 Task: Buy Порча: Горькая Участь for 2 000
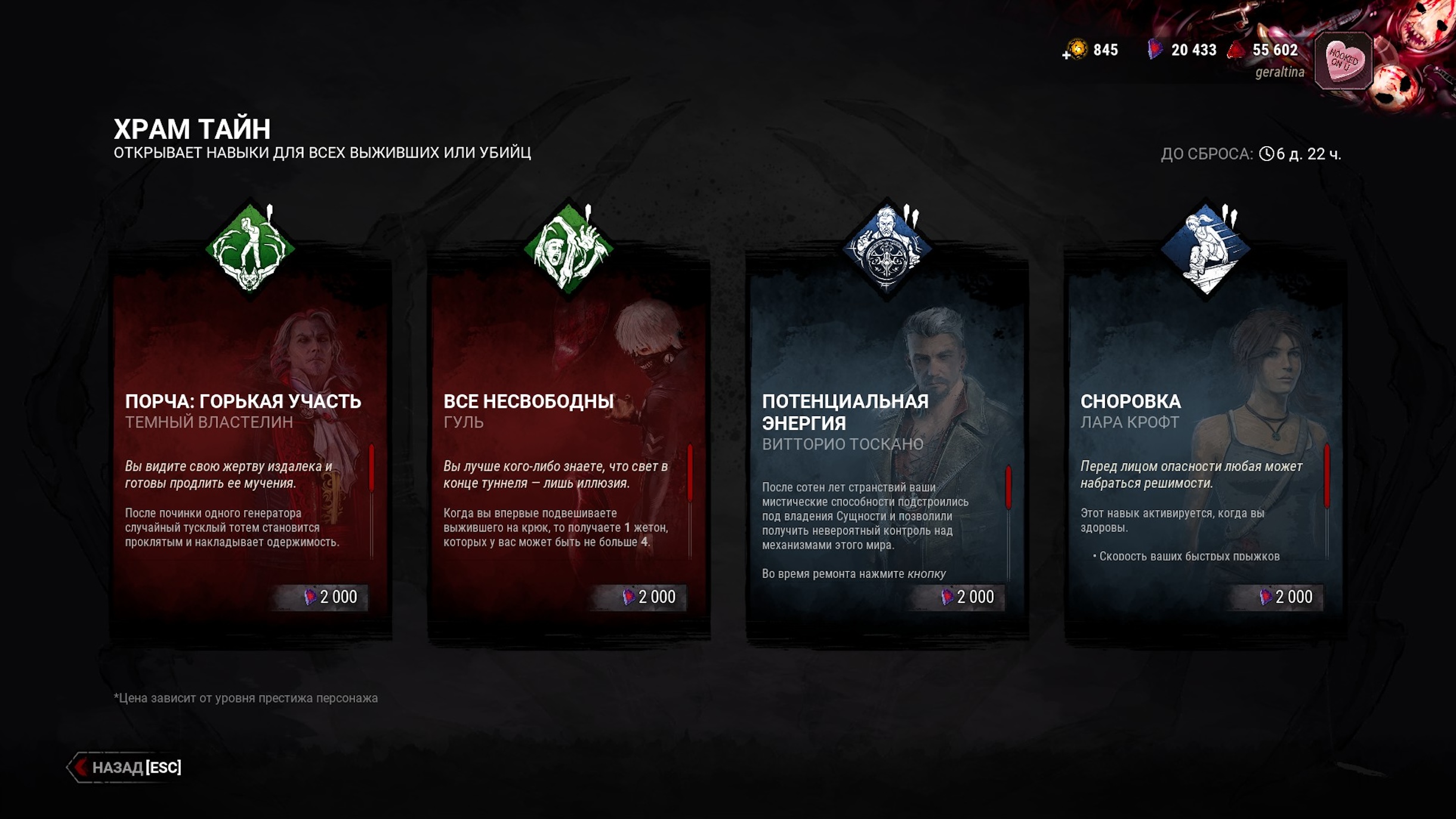coord(331,597)
